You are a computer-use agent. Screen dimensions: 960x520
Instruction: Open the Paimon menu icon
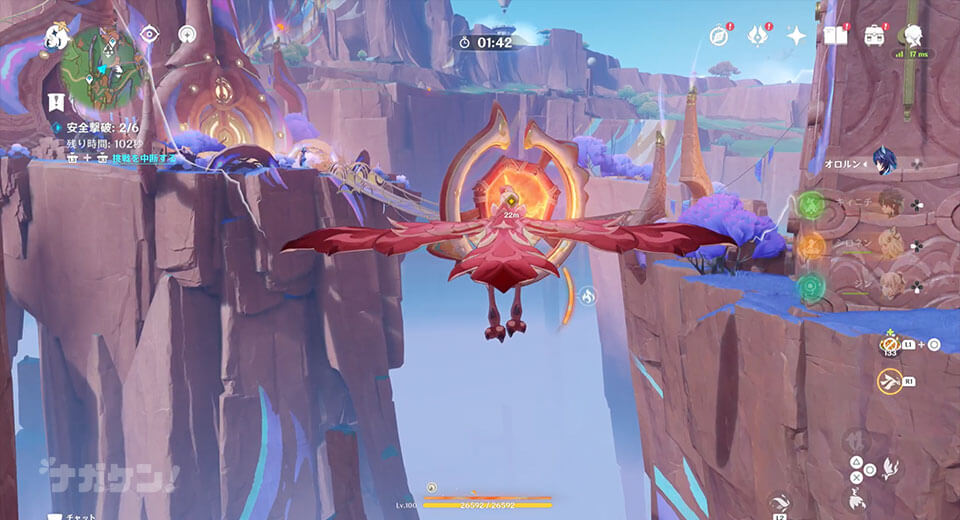pyautogui.click(x=56, y=38)
